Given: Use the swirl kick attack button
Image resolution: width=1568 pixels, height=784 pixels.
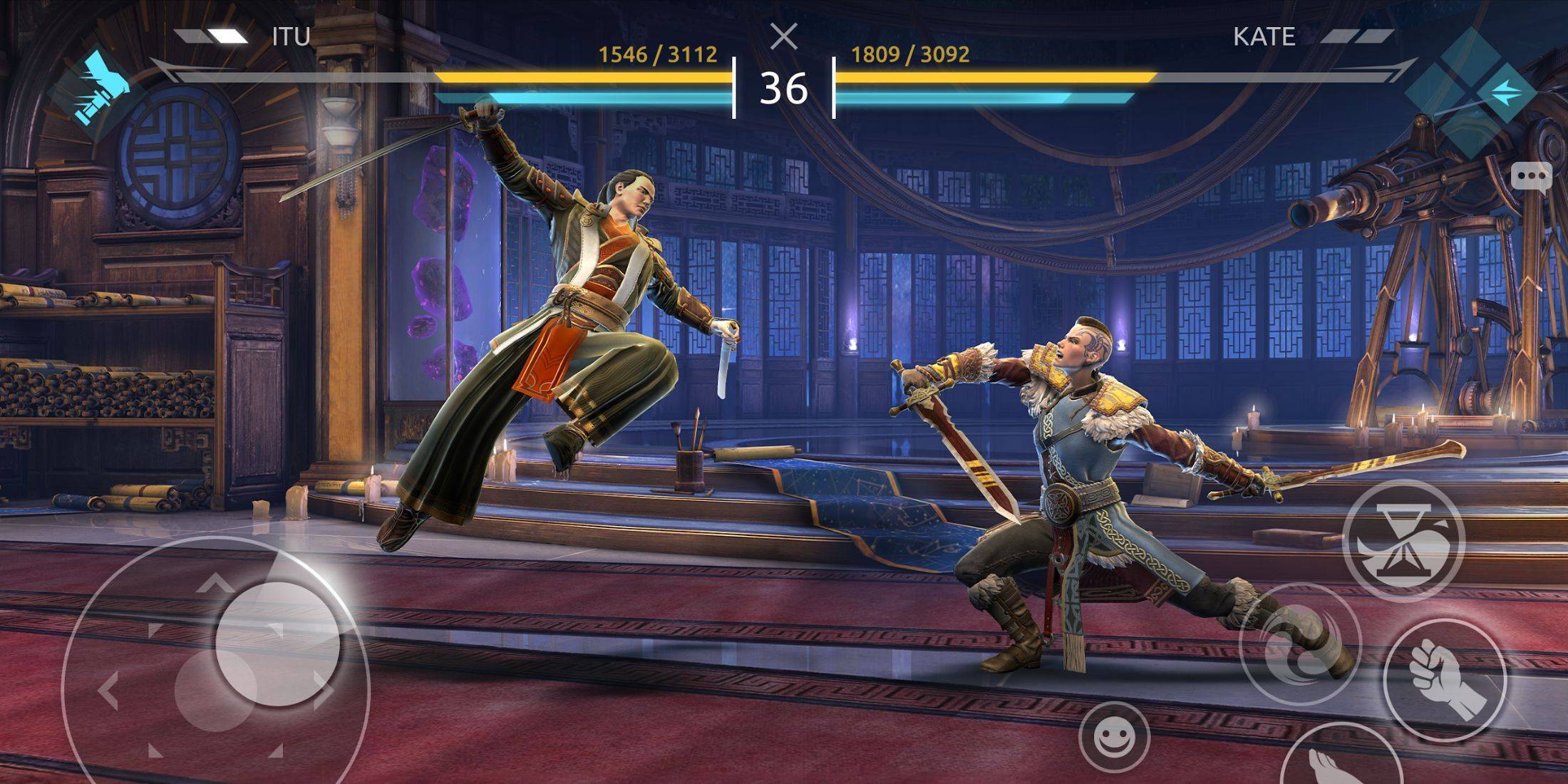Looking at the screenshot, I should click(1299, 644).
